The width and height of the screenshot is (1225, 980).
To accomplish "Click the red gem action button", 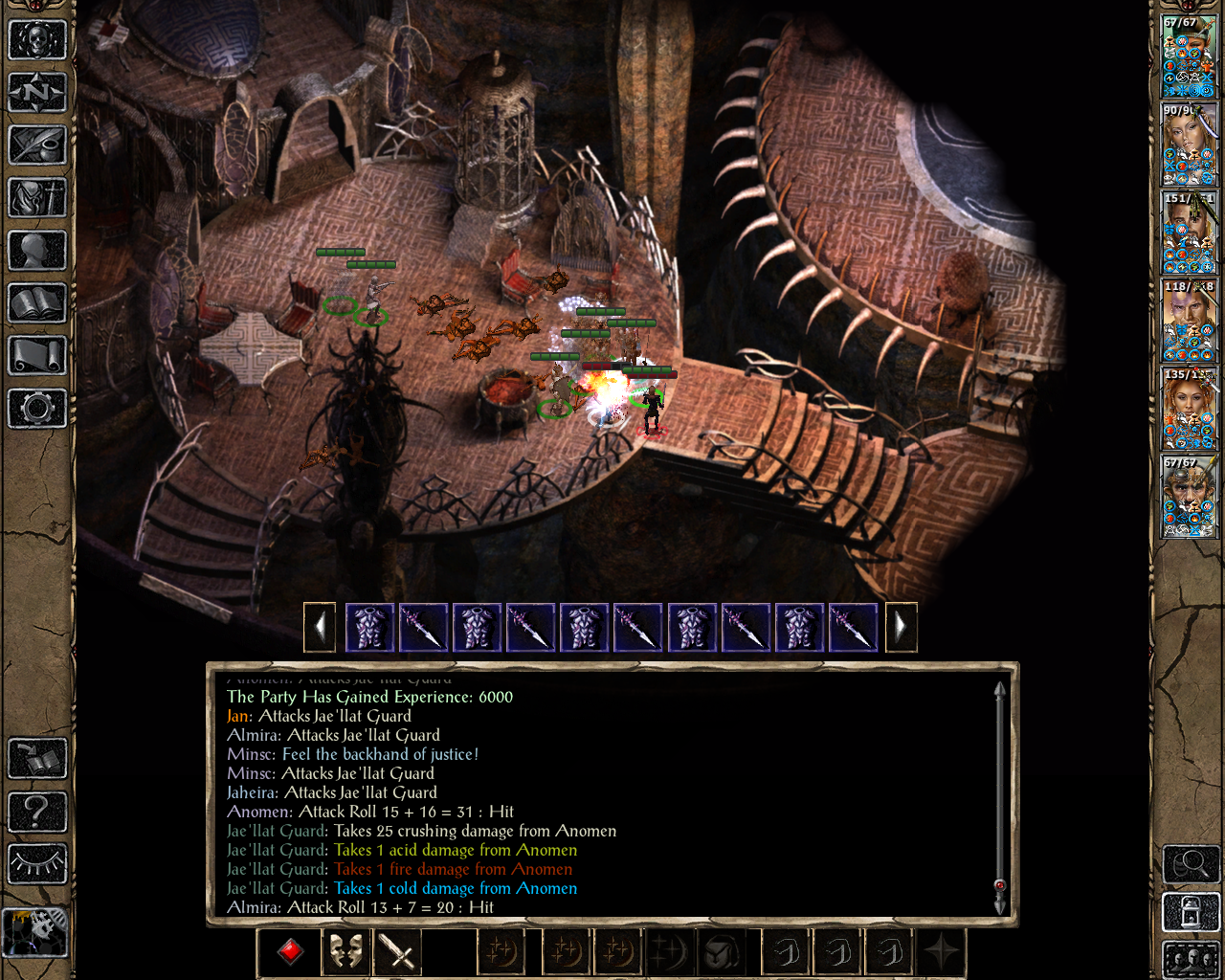I will pyautogui.click(x=291, y=952).
